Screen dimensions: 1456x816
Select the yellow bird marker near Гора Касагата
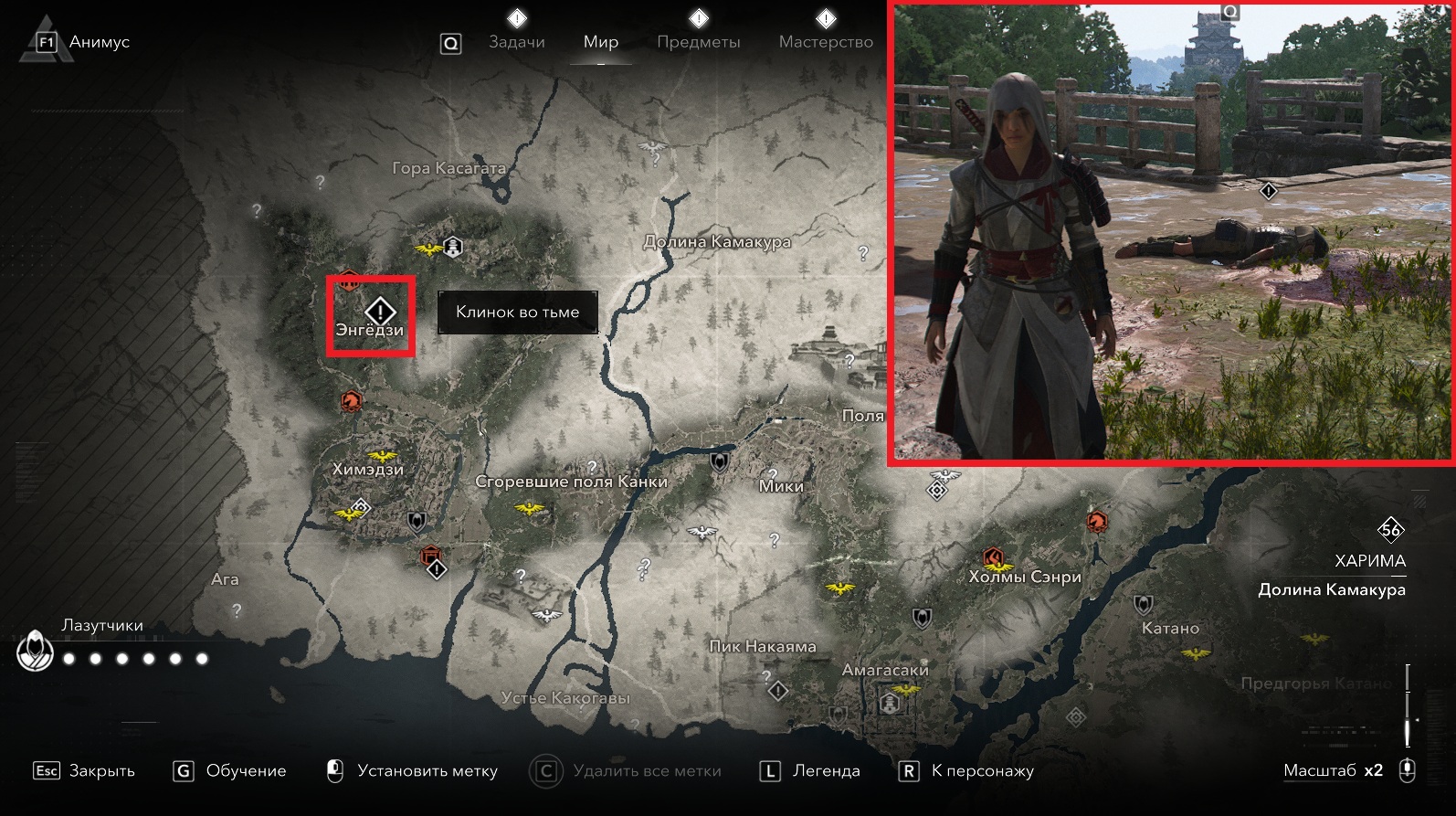click(427, 249)
